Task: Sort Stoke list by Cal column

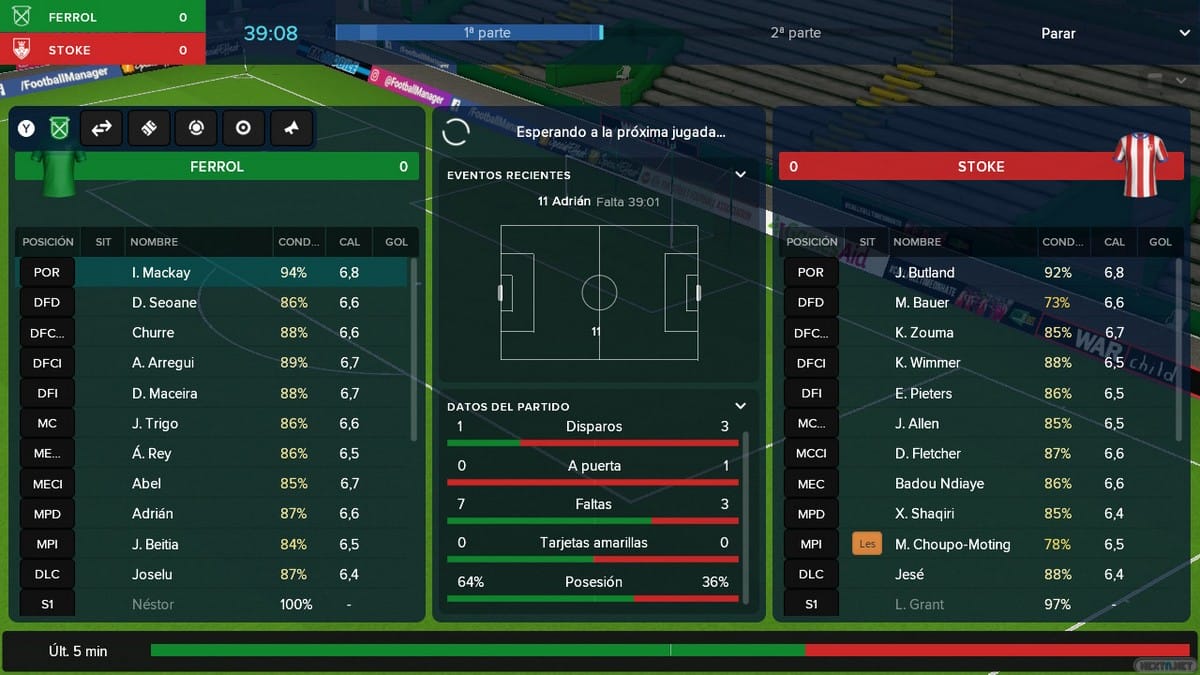Action: click(1114, 241)
